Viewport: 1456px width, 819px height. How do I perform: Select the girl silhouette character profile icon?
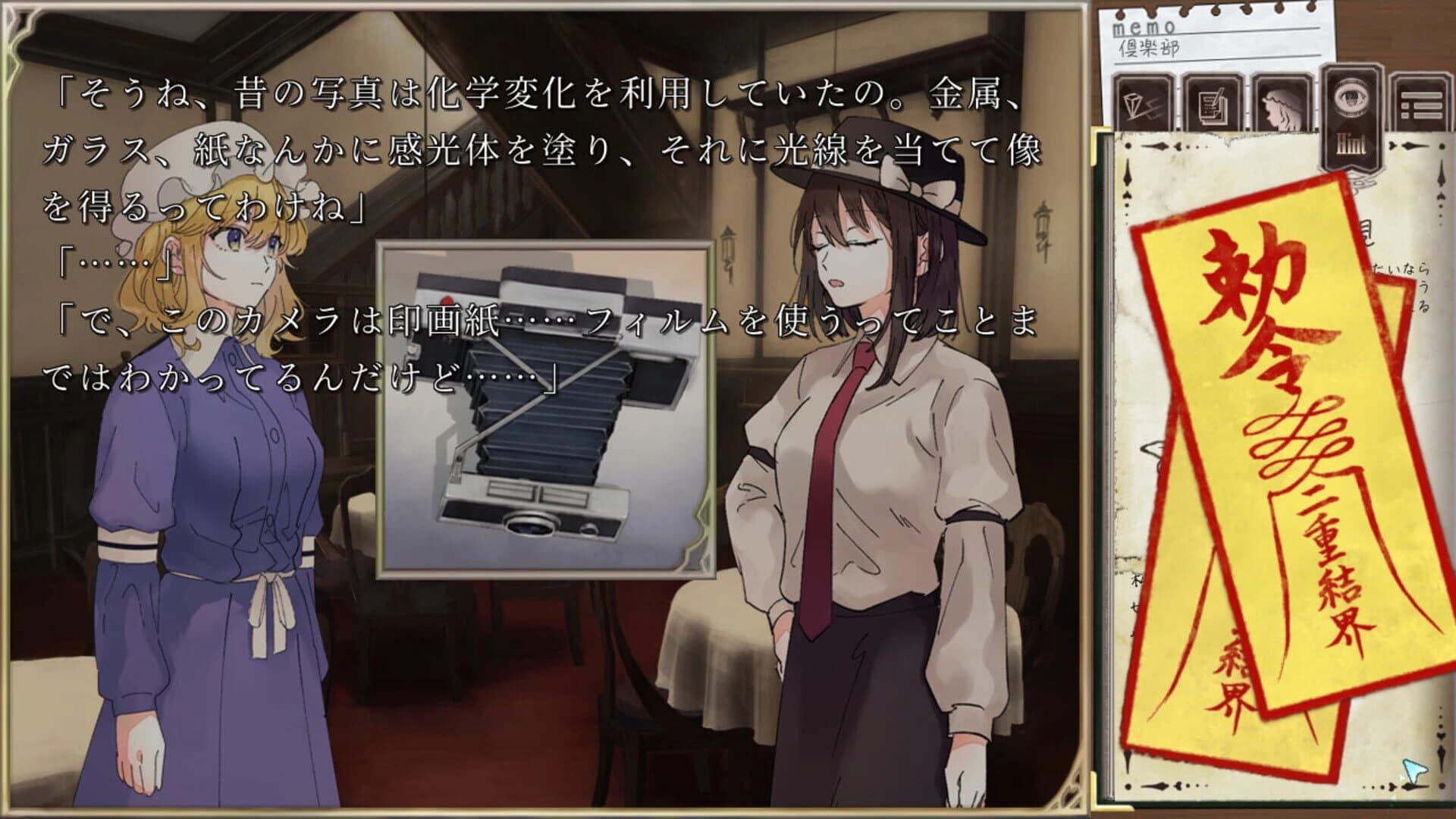[1282, 106]
